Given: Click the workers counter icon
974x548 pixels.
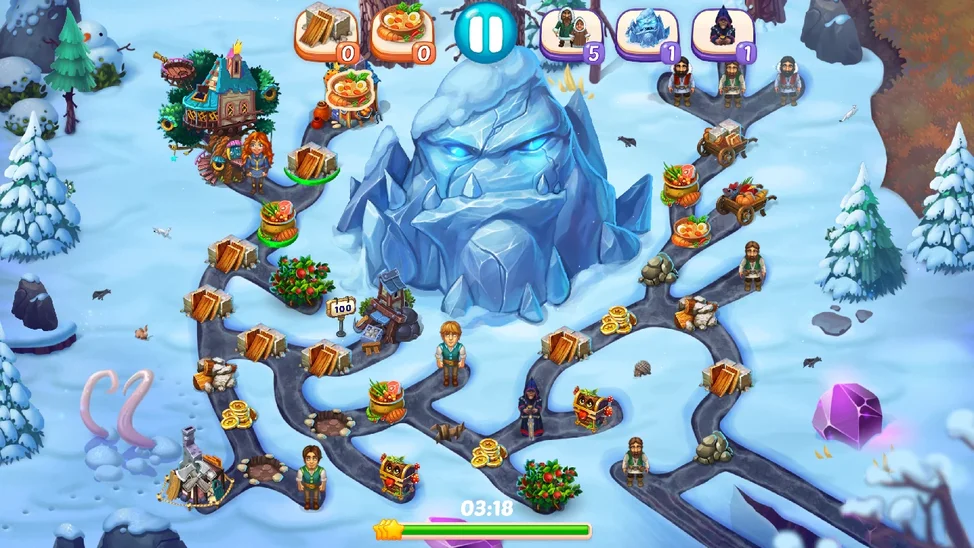Looking at the screenshot, I should tap(571, 34).
